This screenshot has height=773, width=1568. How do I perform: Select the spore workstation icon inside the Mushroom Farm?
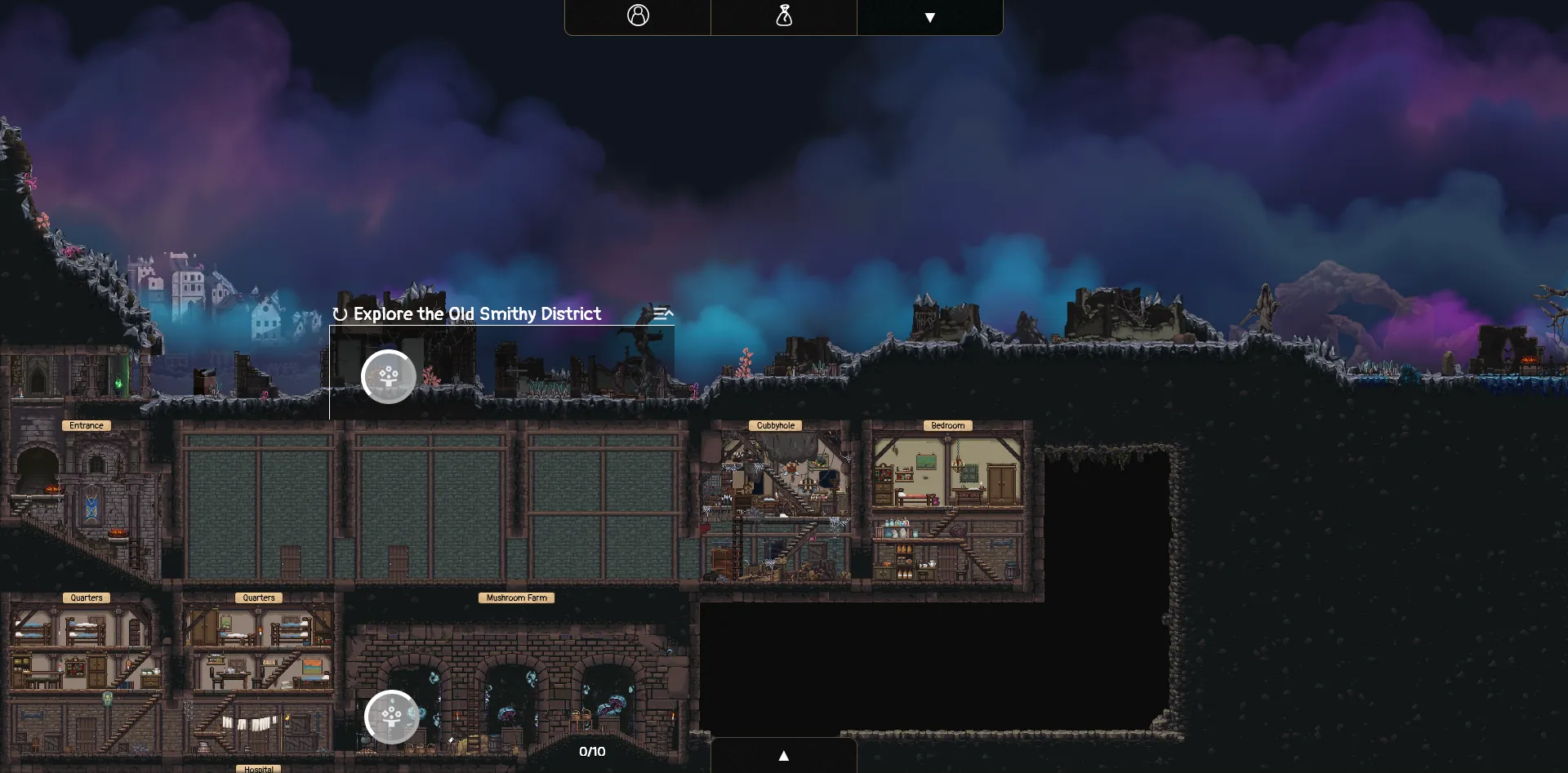coord(392,717)
